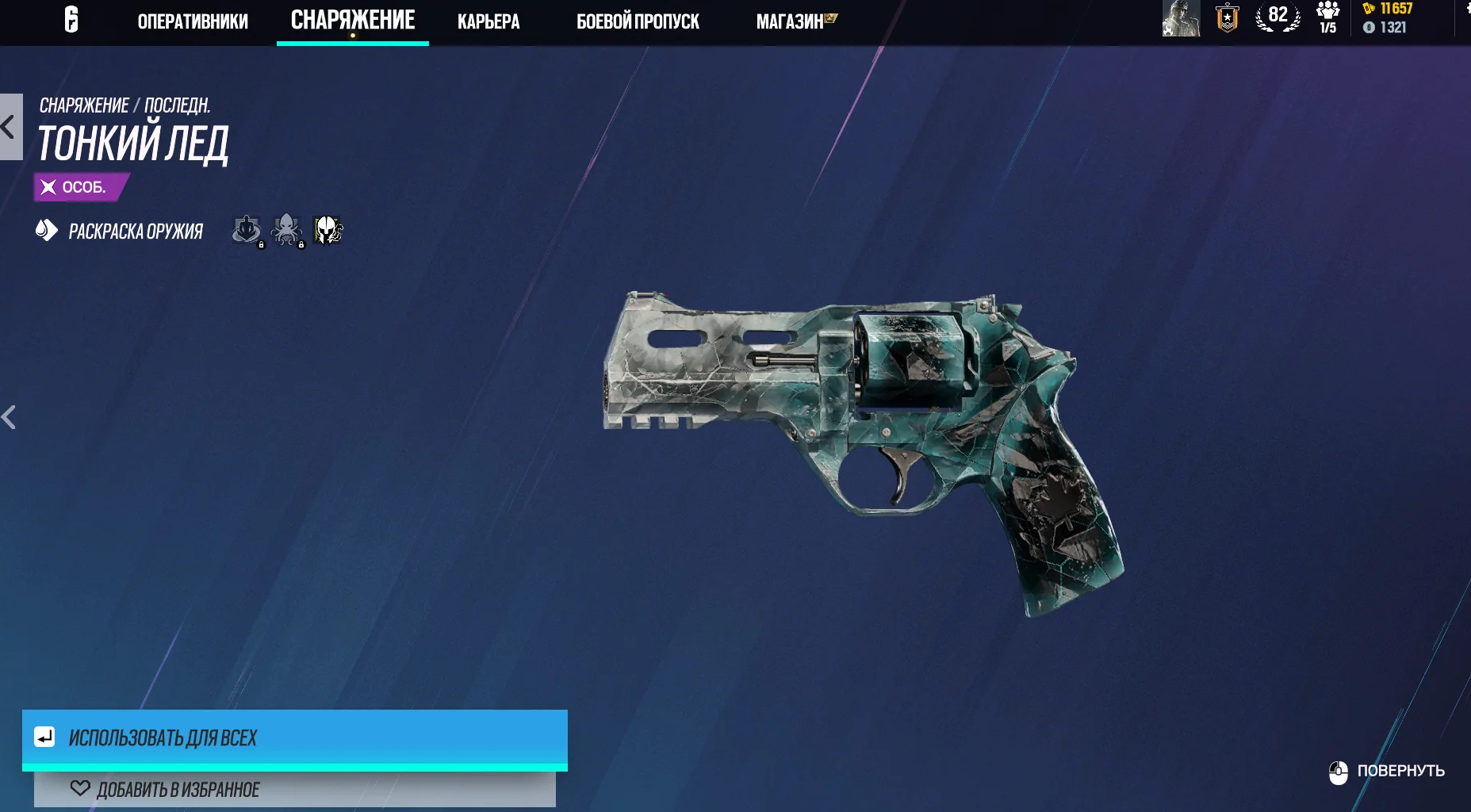Switch to the КАРЬЕРА tab

pos(488,21)
